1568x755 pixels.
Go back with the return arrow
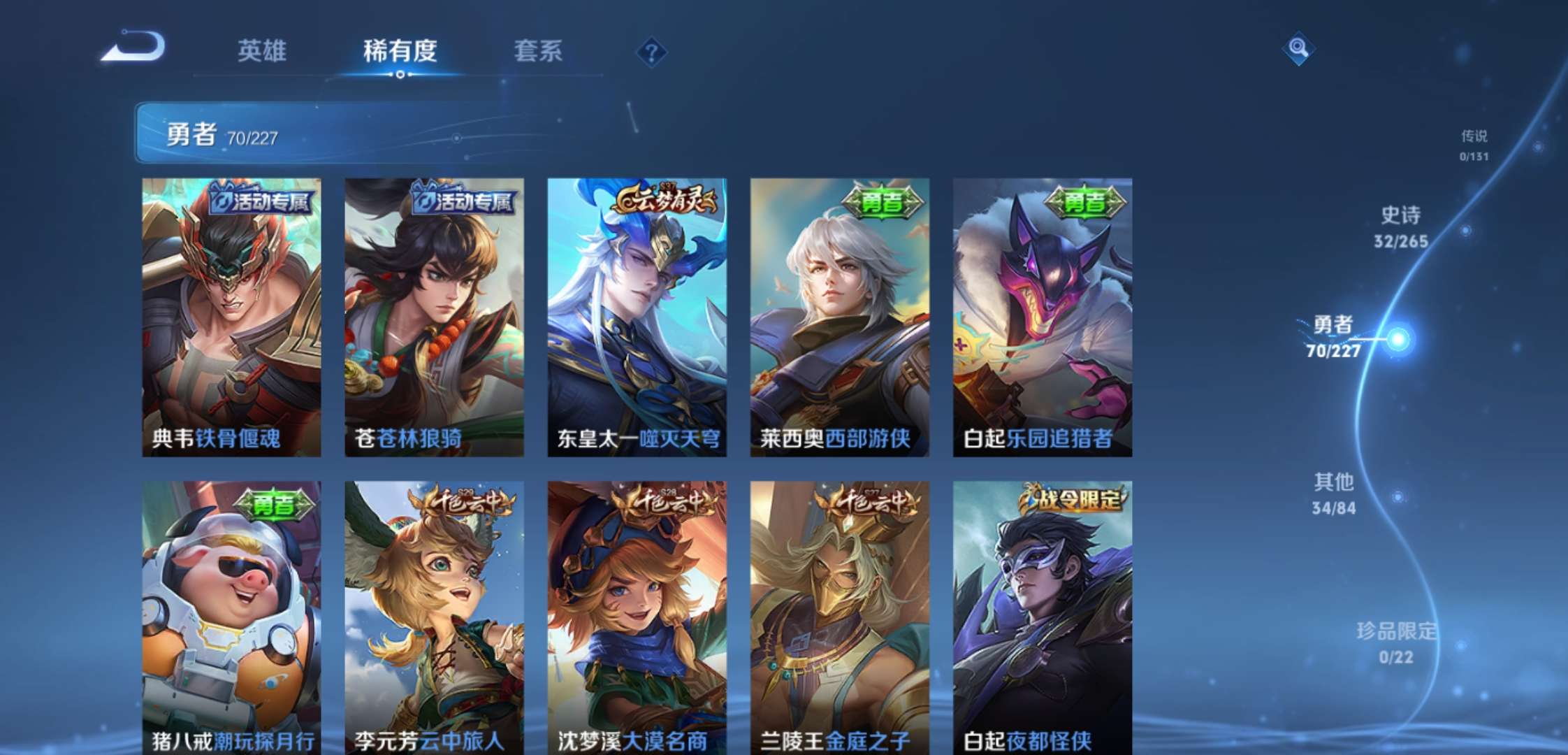(x=133, y=47)
